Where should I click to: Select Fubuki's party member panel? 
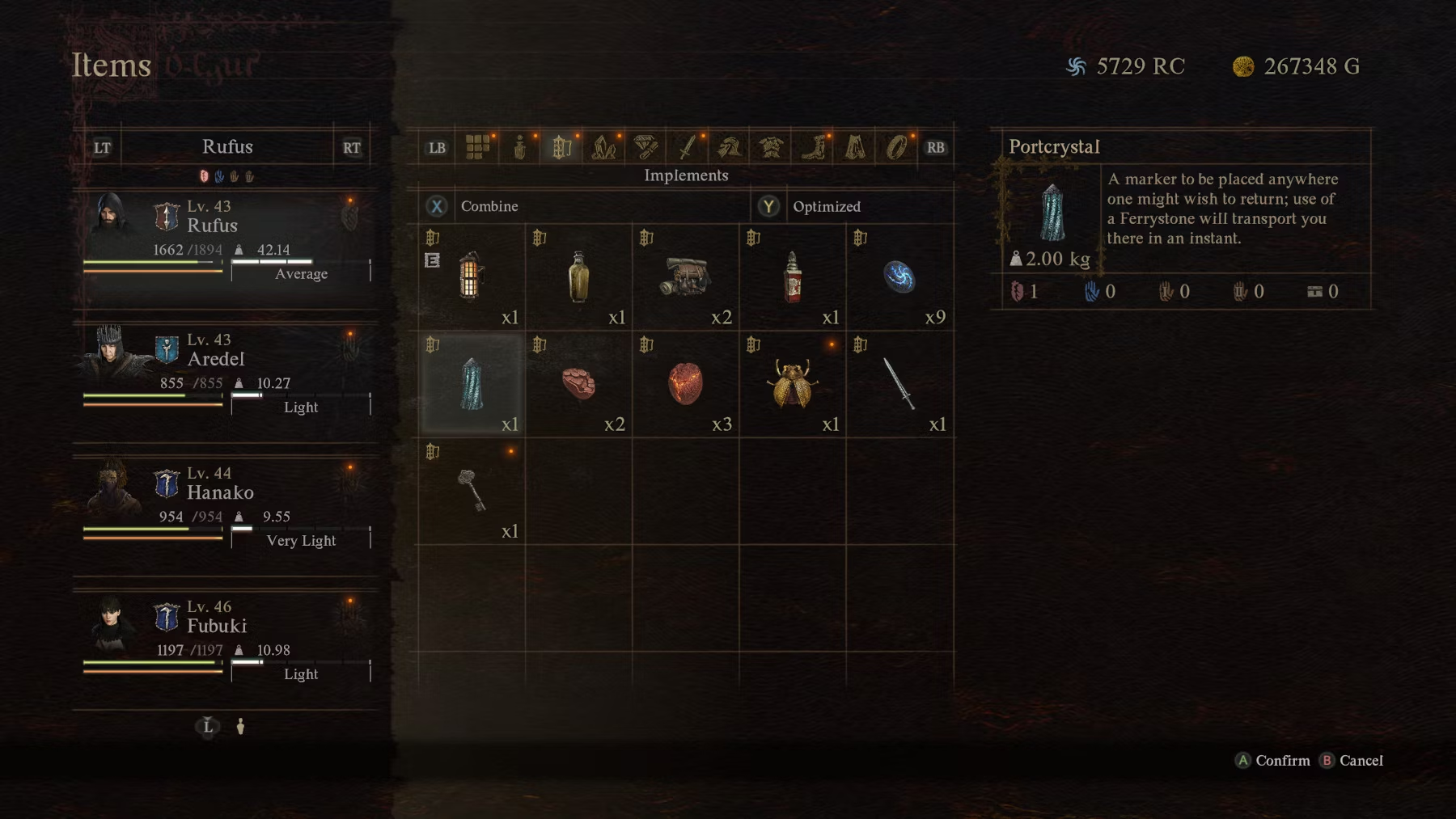click(x=226, y=639)
